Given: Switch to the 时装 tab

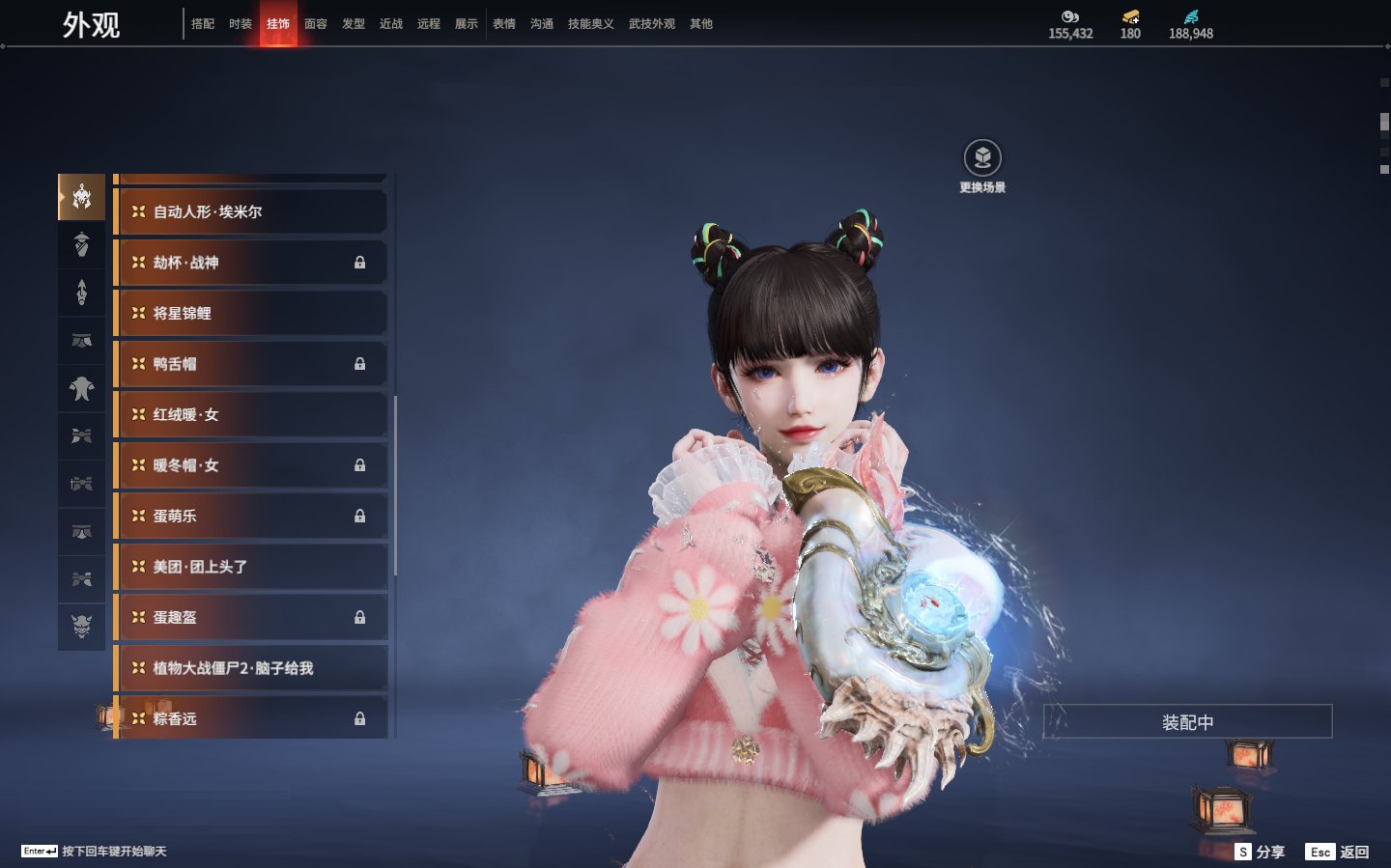Looking at the screenshot, I should [x=241, y=24].
